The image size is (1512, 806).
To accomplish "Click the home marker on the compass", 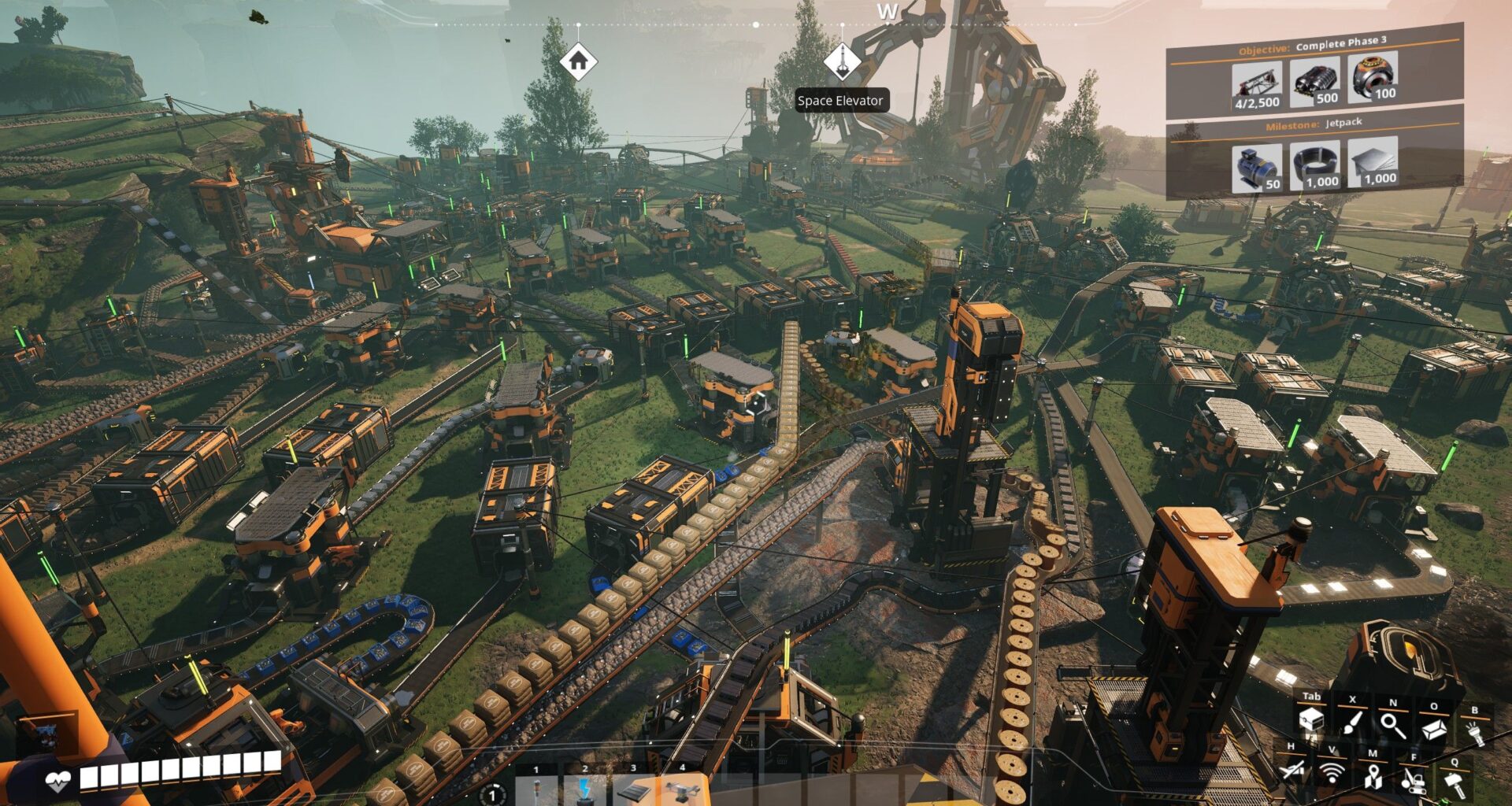I will (x=578, y=61).
